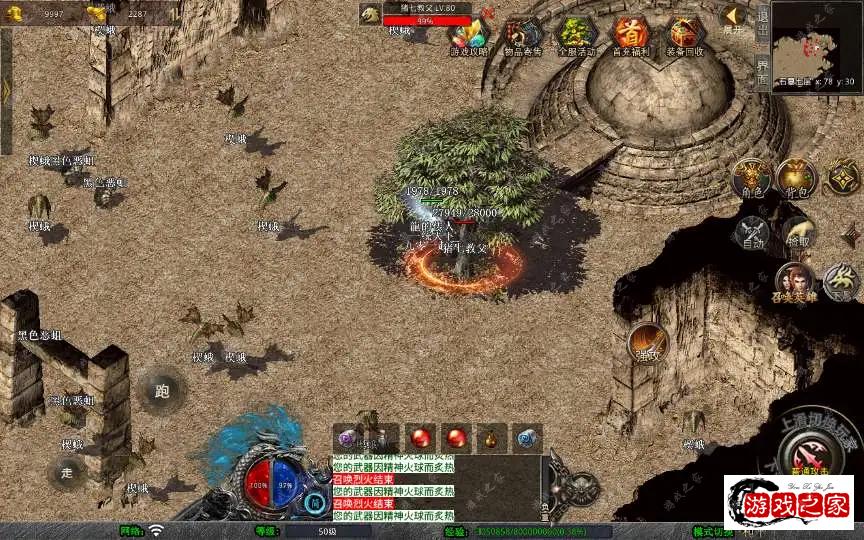
Task: Use the brown potion gourd hotbar slot
Action: coord(491,438)
